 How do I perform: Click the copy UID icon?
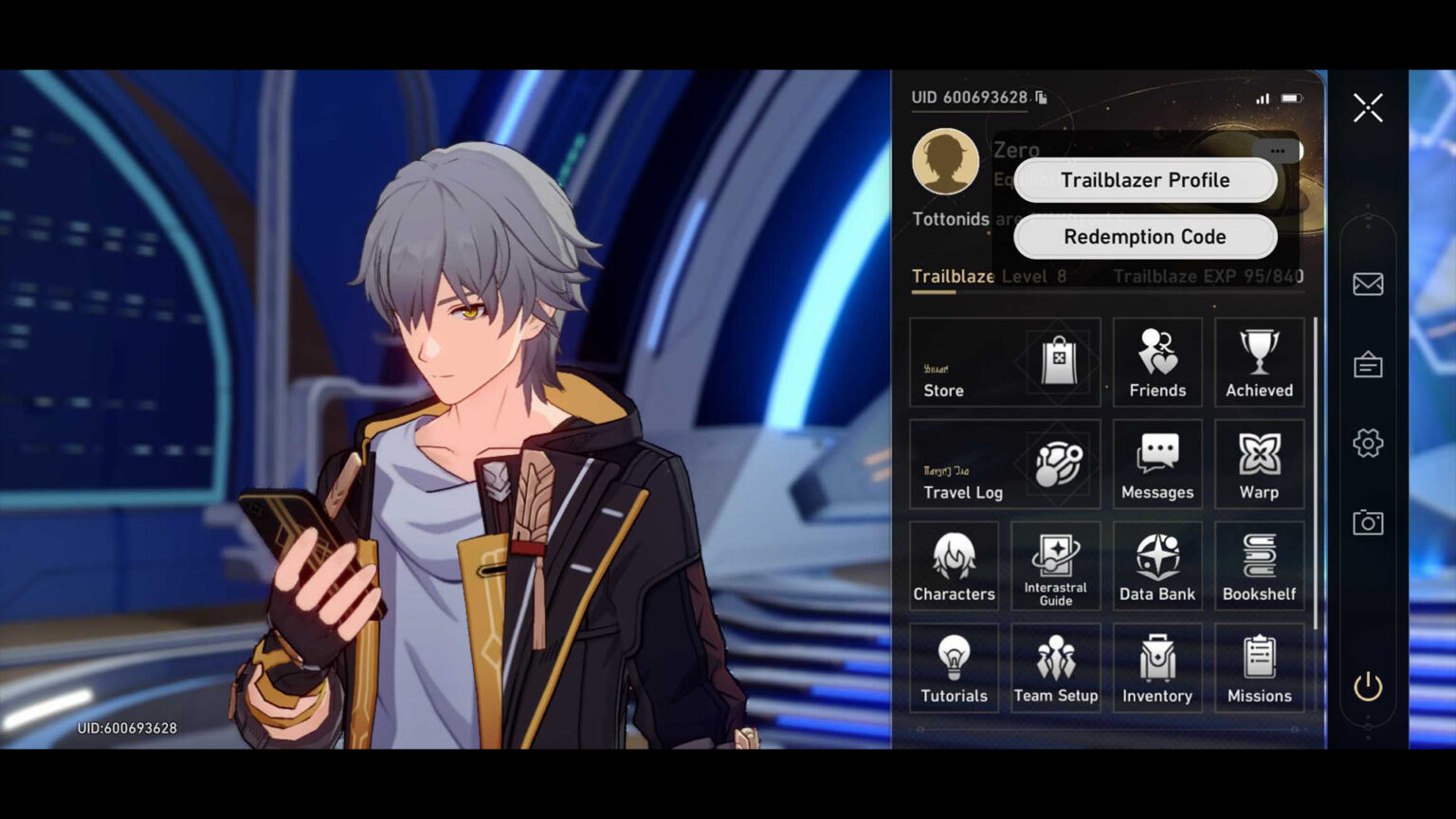coord(1042,98)
